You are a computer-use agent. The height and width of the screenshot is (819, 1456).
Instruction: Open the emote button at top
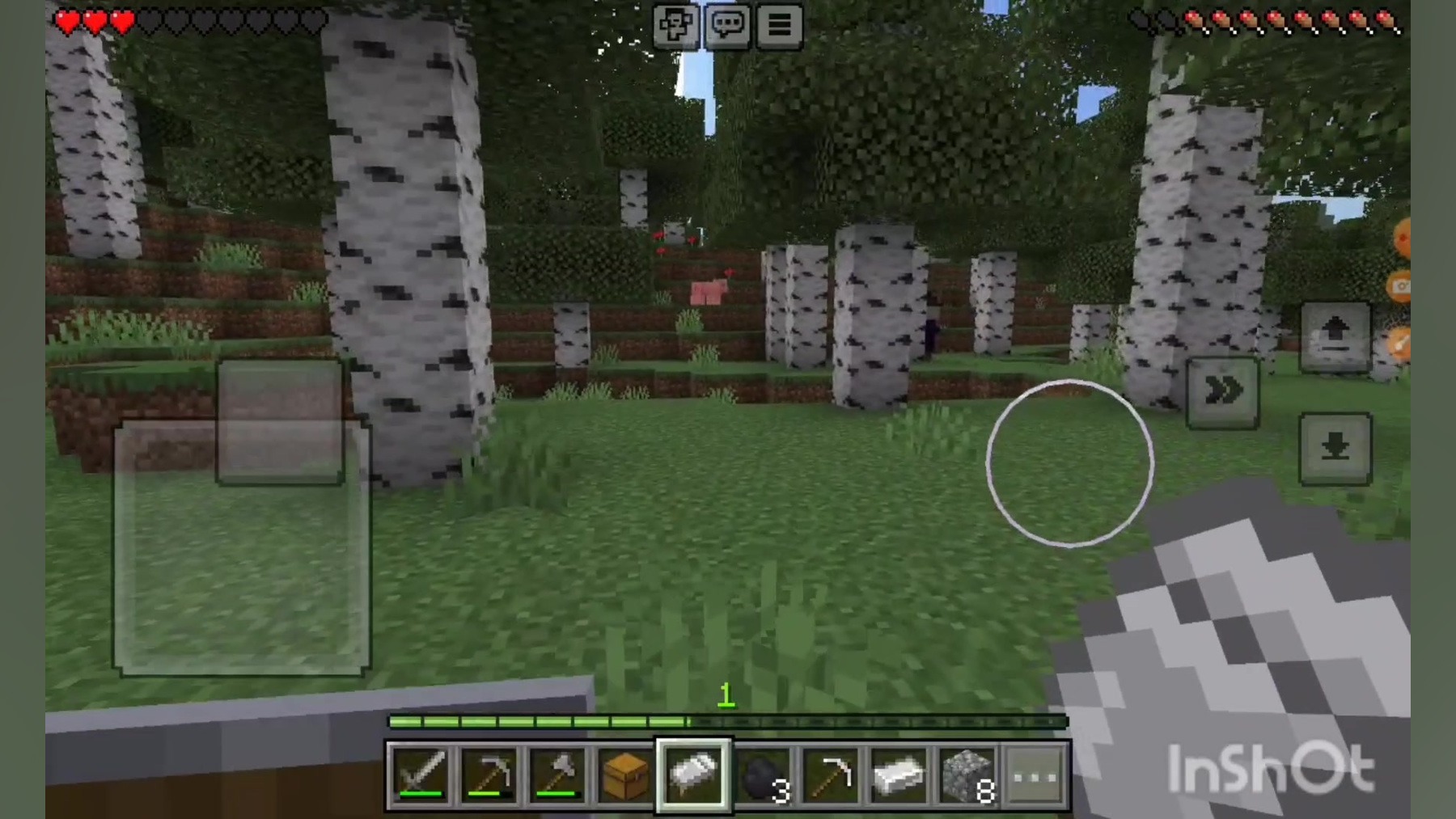[x=675, y=25]
